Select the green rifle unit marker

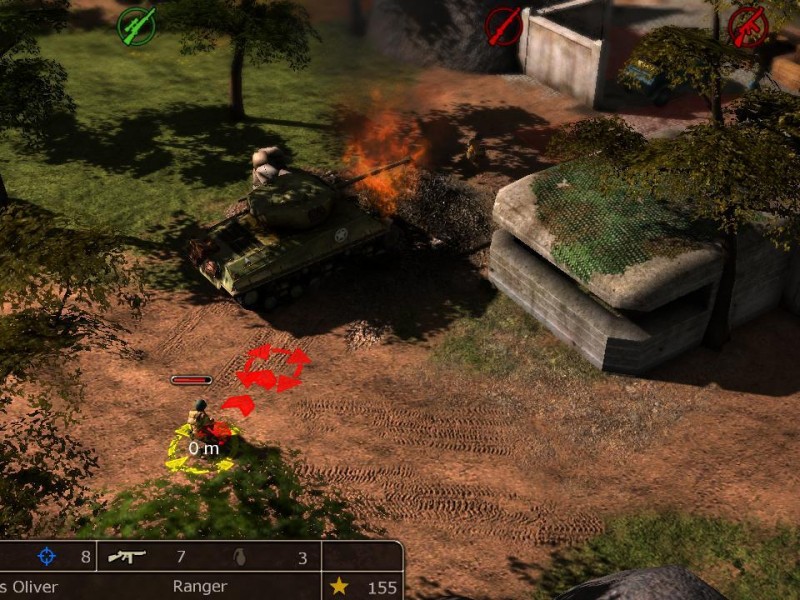click(x=136, y=26)
